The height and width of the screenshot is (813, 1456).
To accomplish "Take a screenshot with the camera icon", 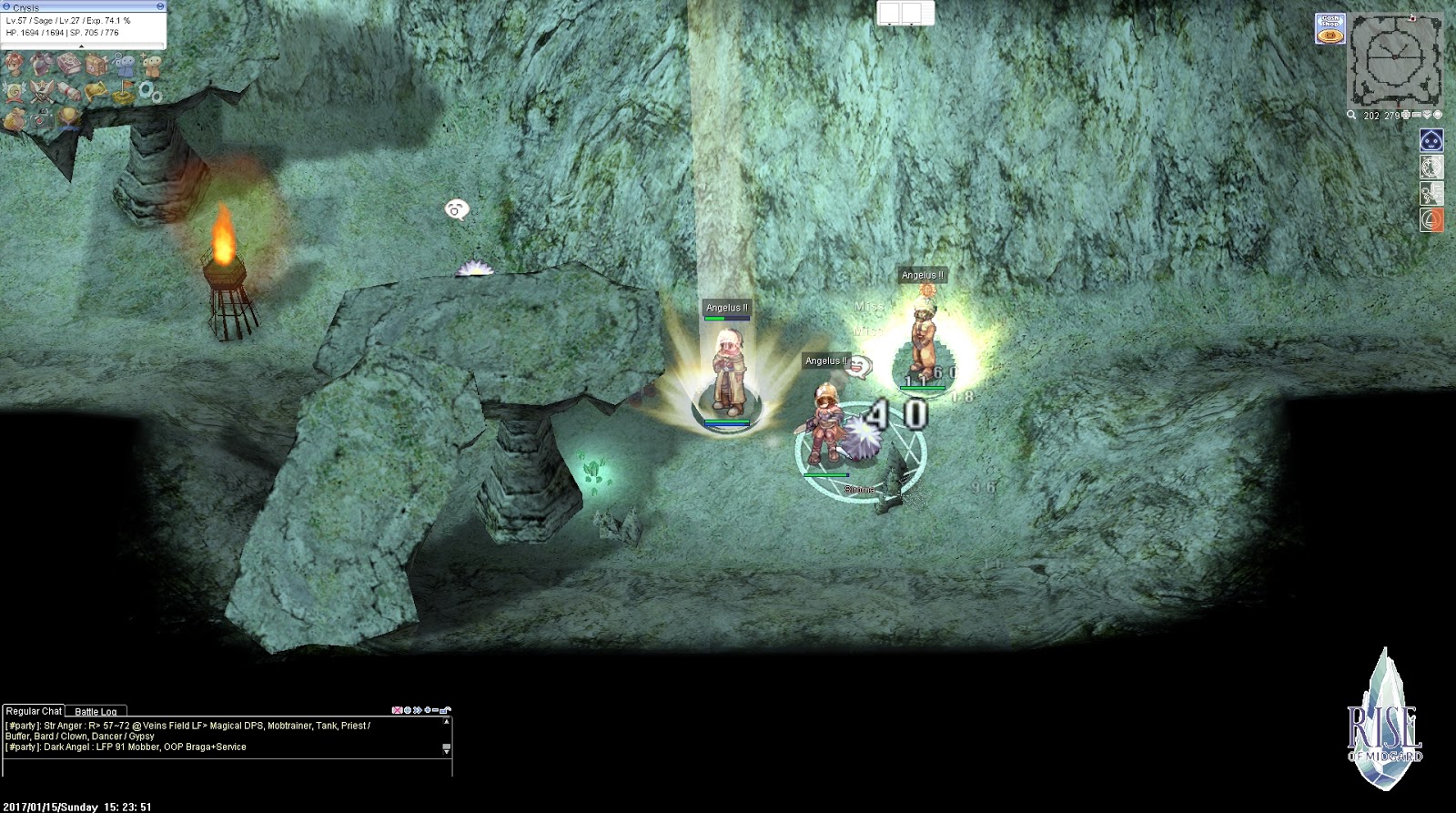I will (41, 118).
